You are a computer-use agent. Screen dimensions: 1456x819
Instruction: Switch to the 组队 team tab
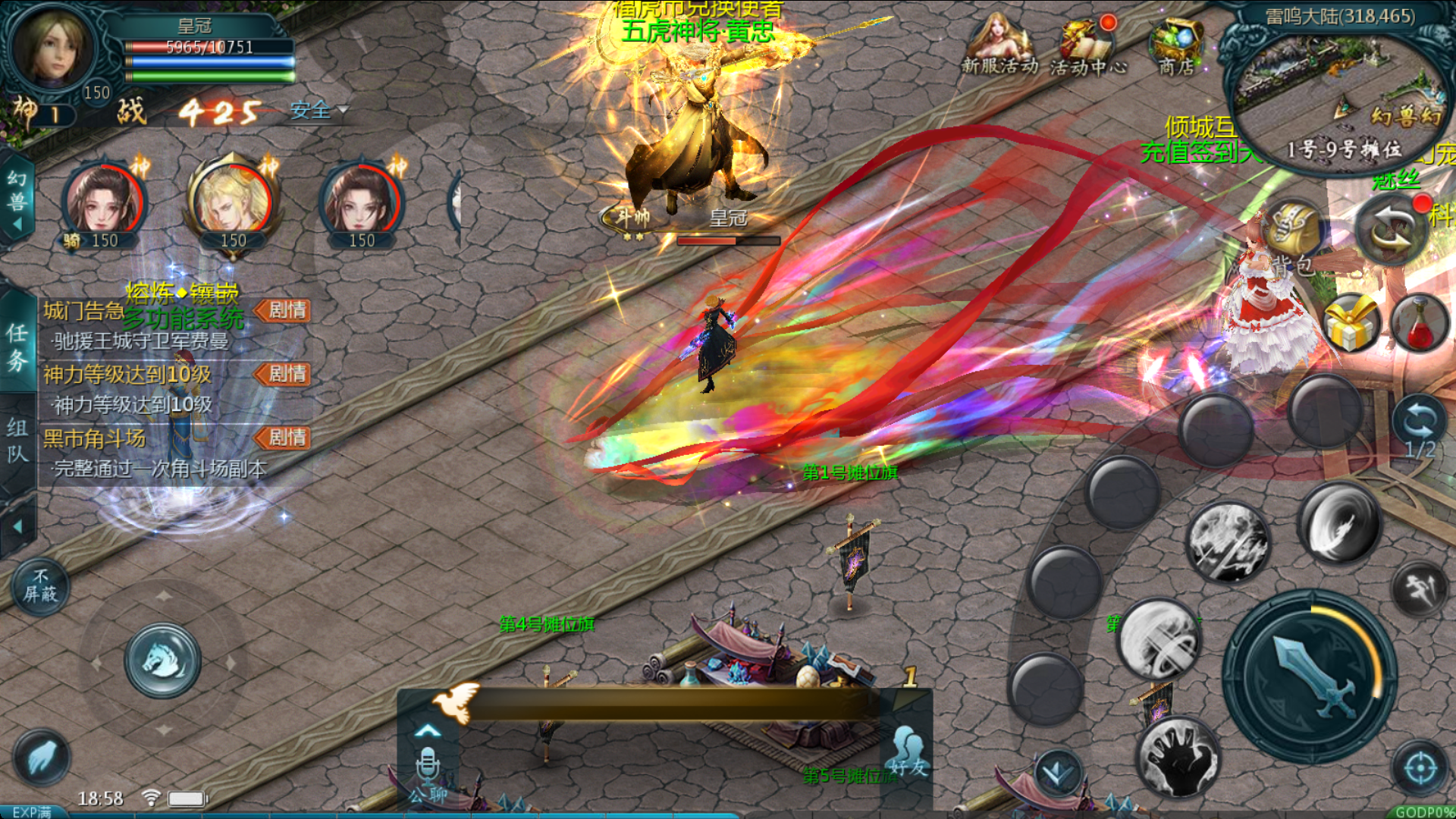point(17,441)
